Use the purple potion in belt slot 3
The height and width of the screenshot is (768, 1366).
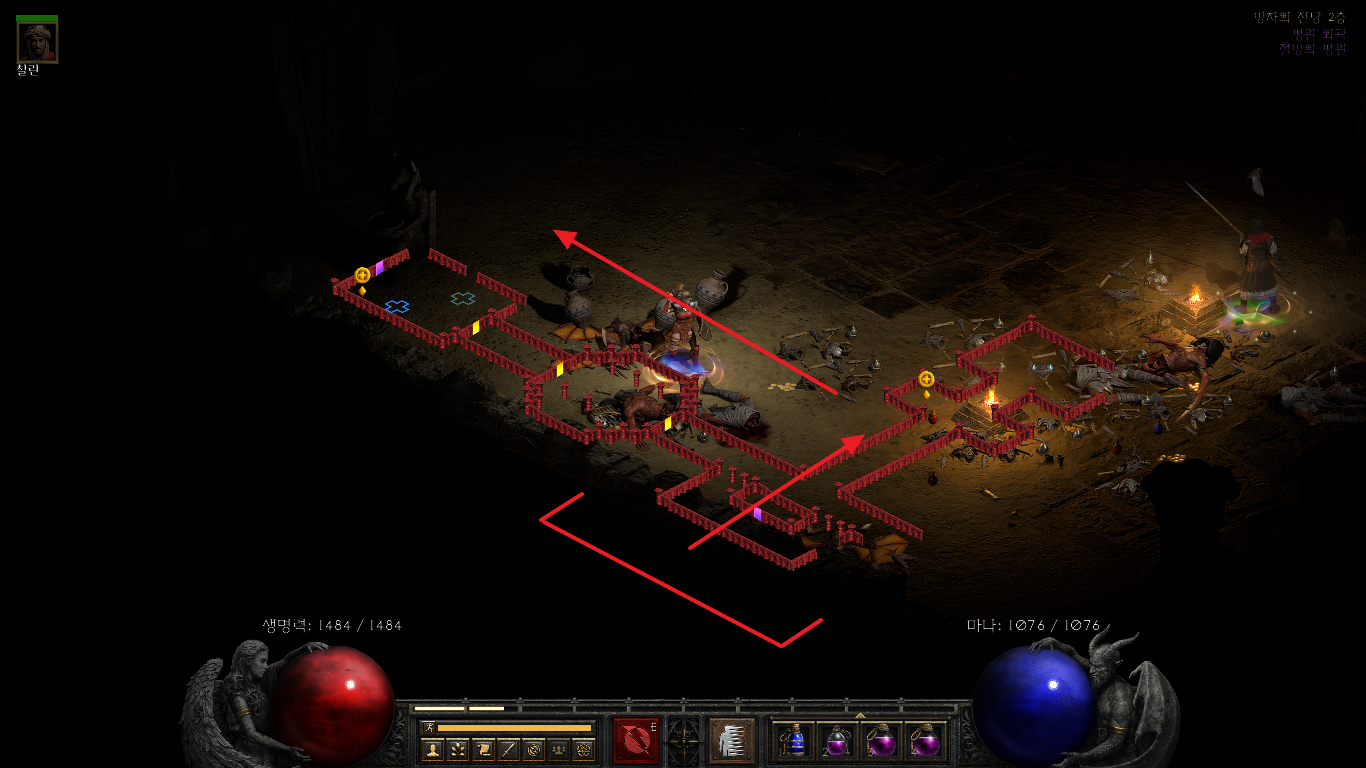click(x=881, y=741)
